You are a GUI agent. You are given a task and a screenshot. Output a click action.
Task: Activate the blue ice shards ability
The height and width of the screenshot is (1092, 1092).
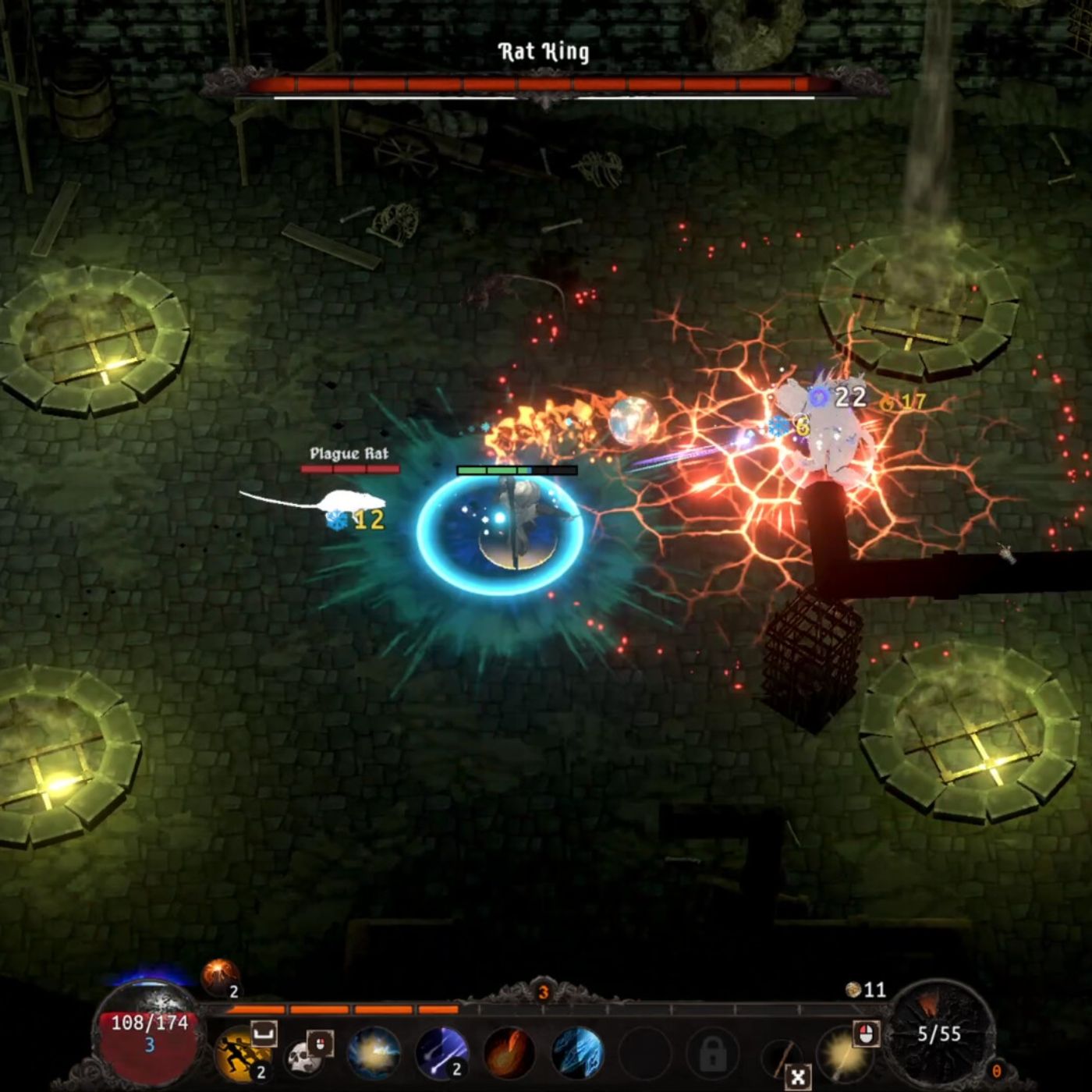(577, 1054)
